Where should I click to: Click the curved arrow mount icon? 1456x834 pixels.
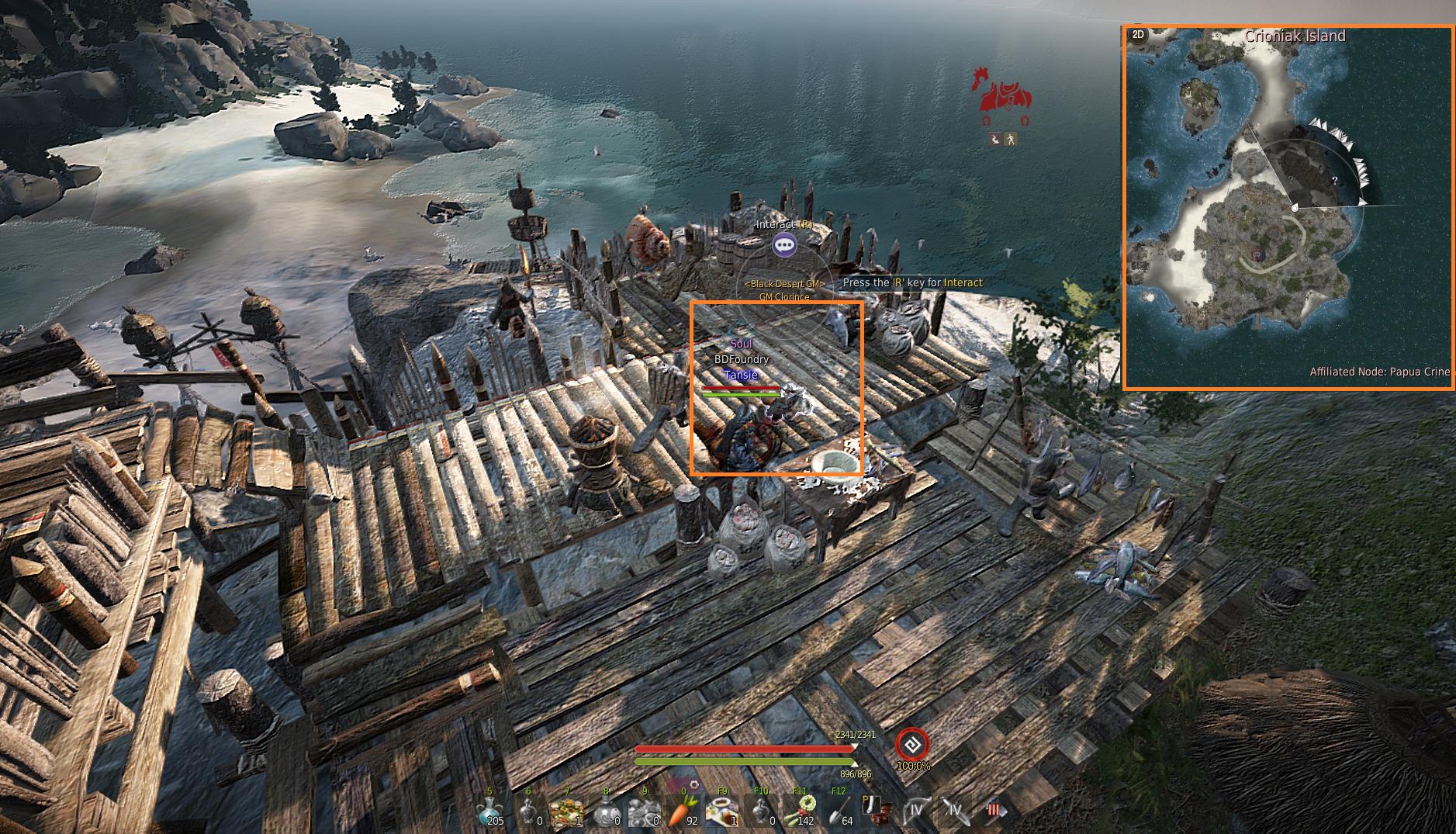pyautogui.click(x=995, y=140)
